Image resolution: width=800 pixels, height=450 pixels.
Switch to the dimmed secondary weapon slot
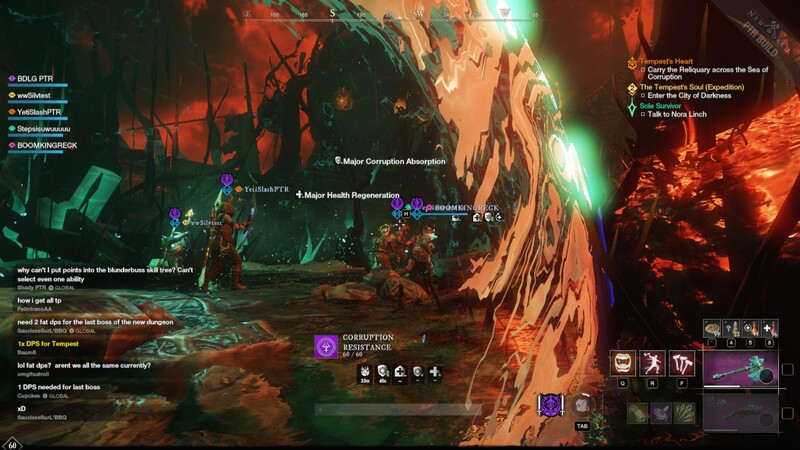pos(740,413)
